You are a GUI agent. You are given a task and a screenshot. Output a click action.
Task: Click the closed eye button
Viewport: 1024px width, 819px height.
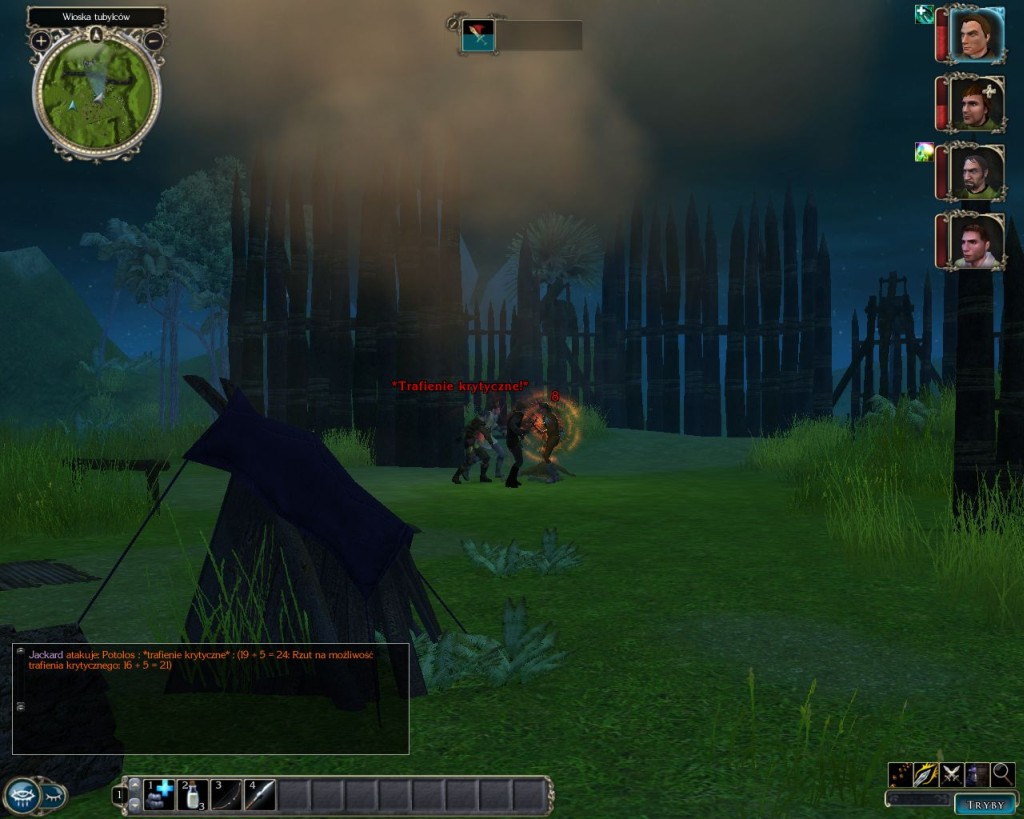pos(54,796)
